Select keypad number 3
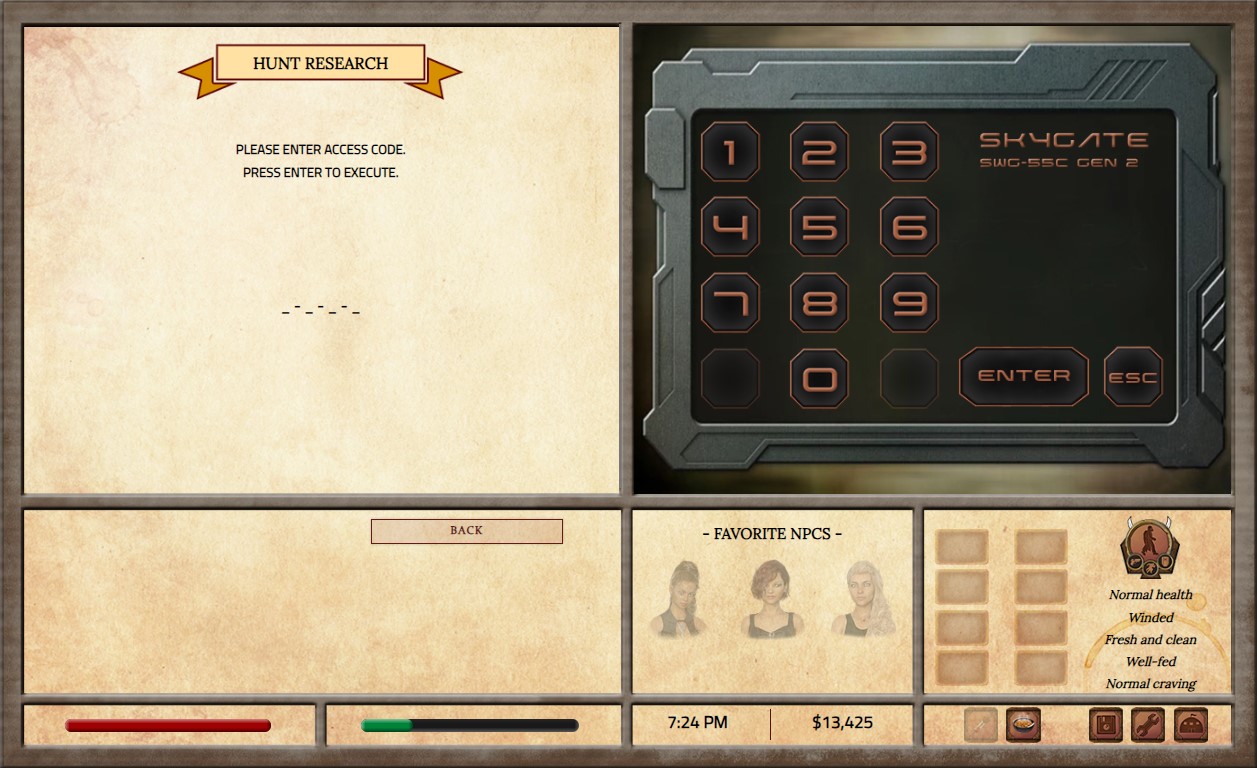The height and width of the screenshot is (768, 1257). 909,152
